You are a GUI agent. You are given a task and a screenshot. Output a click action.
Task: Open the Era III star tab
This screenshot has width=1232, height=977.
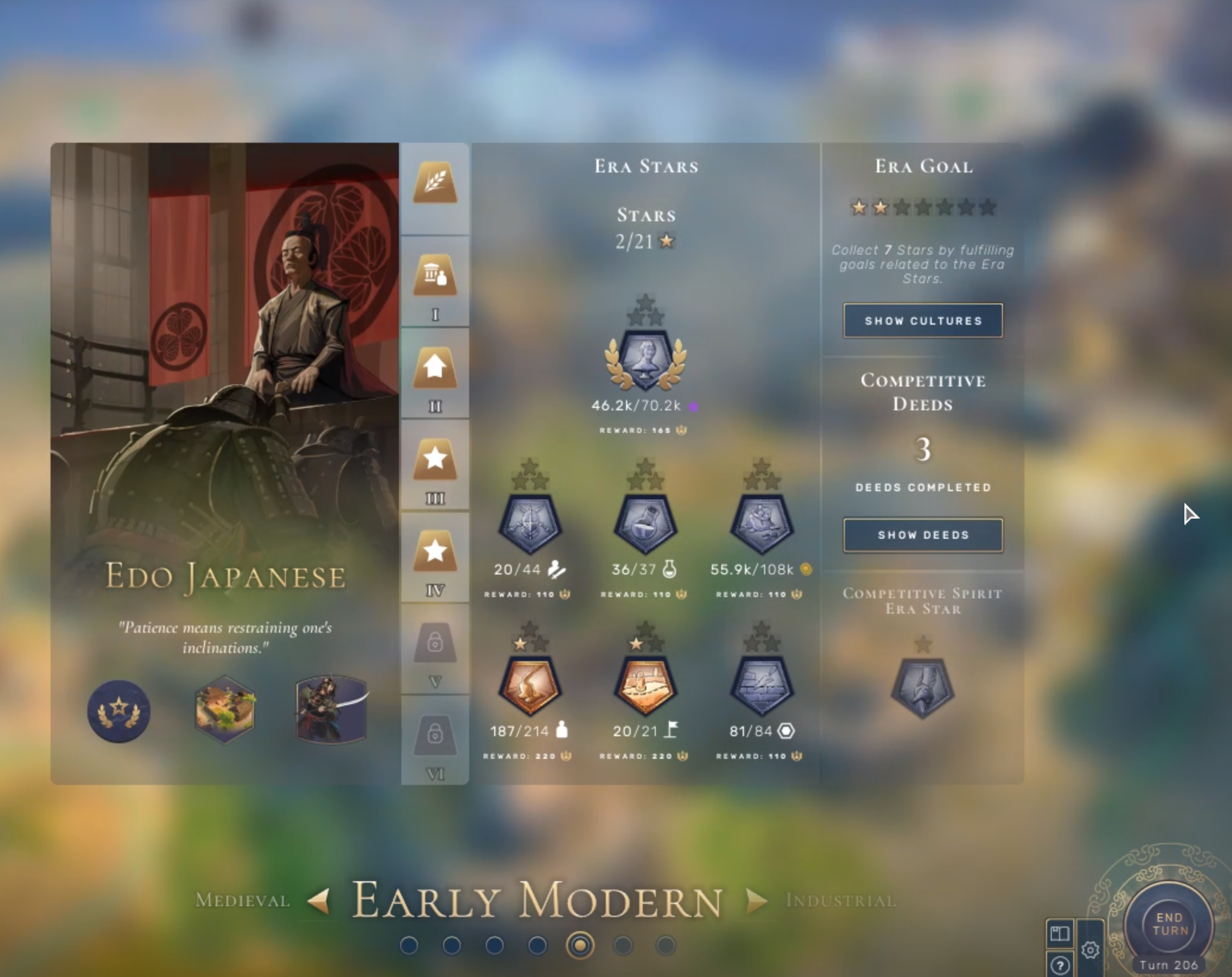click(435, 460)
